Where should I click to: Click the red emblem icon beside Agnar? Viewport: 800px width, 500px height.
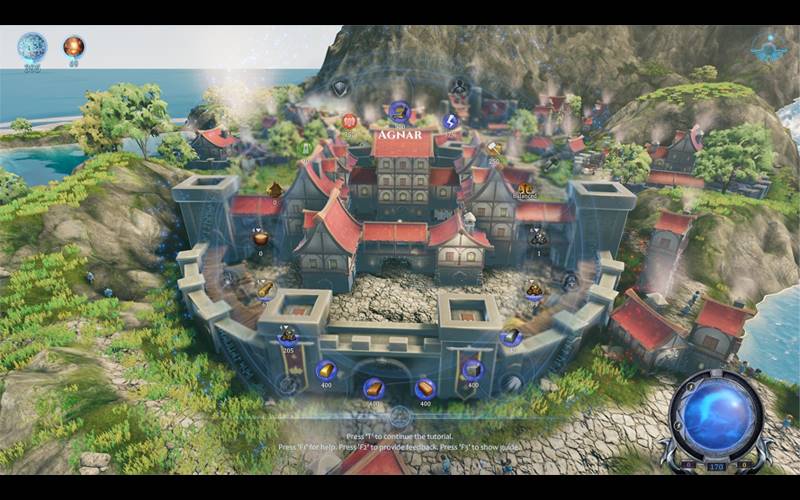pyautogui.click(x=350, y=122)
